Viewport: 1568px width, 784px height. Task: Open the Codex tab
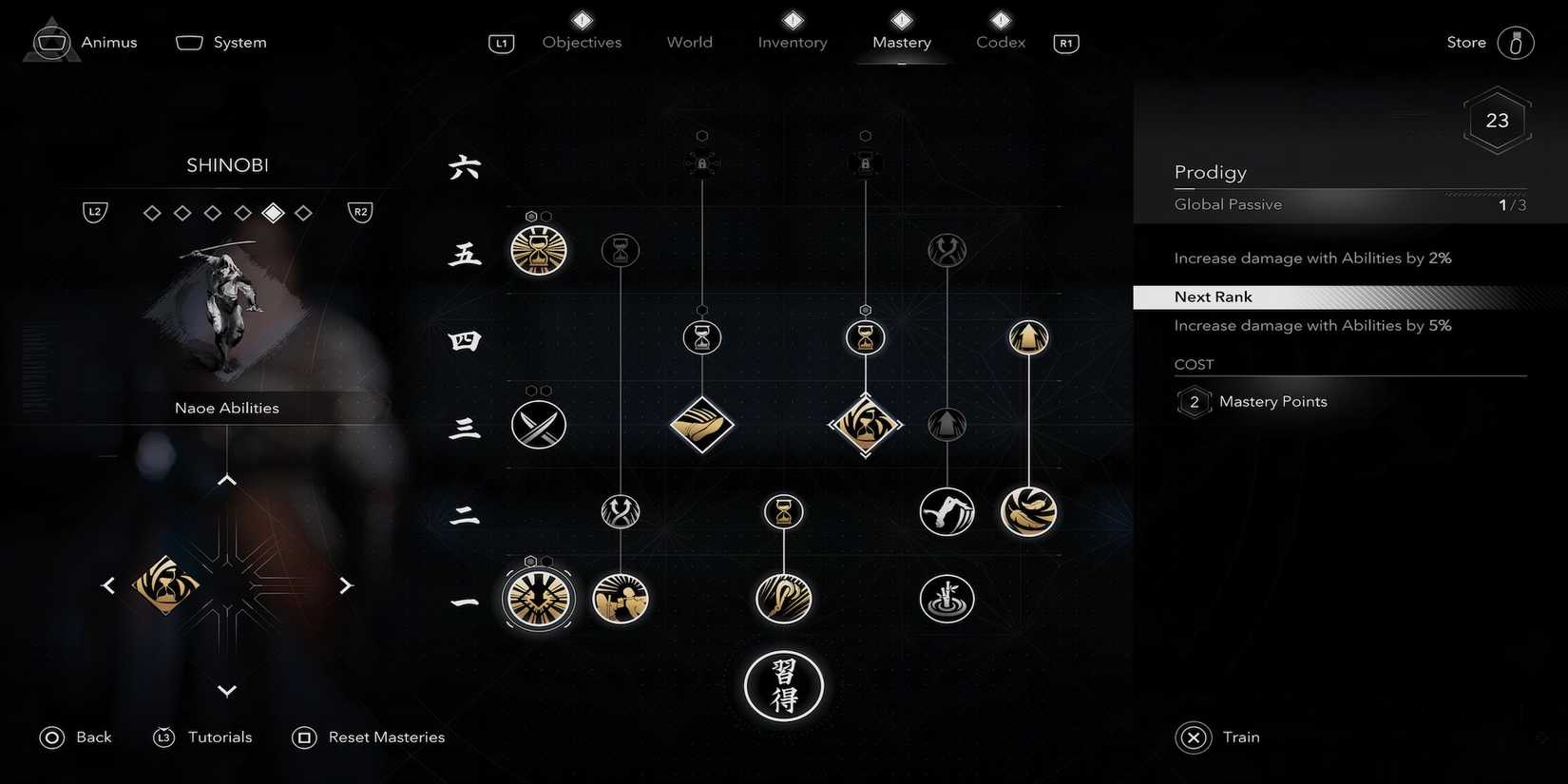pos(999,42)
